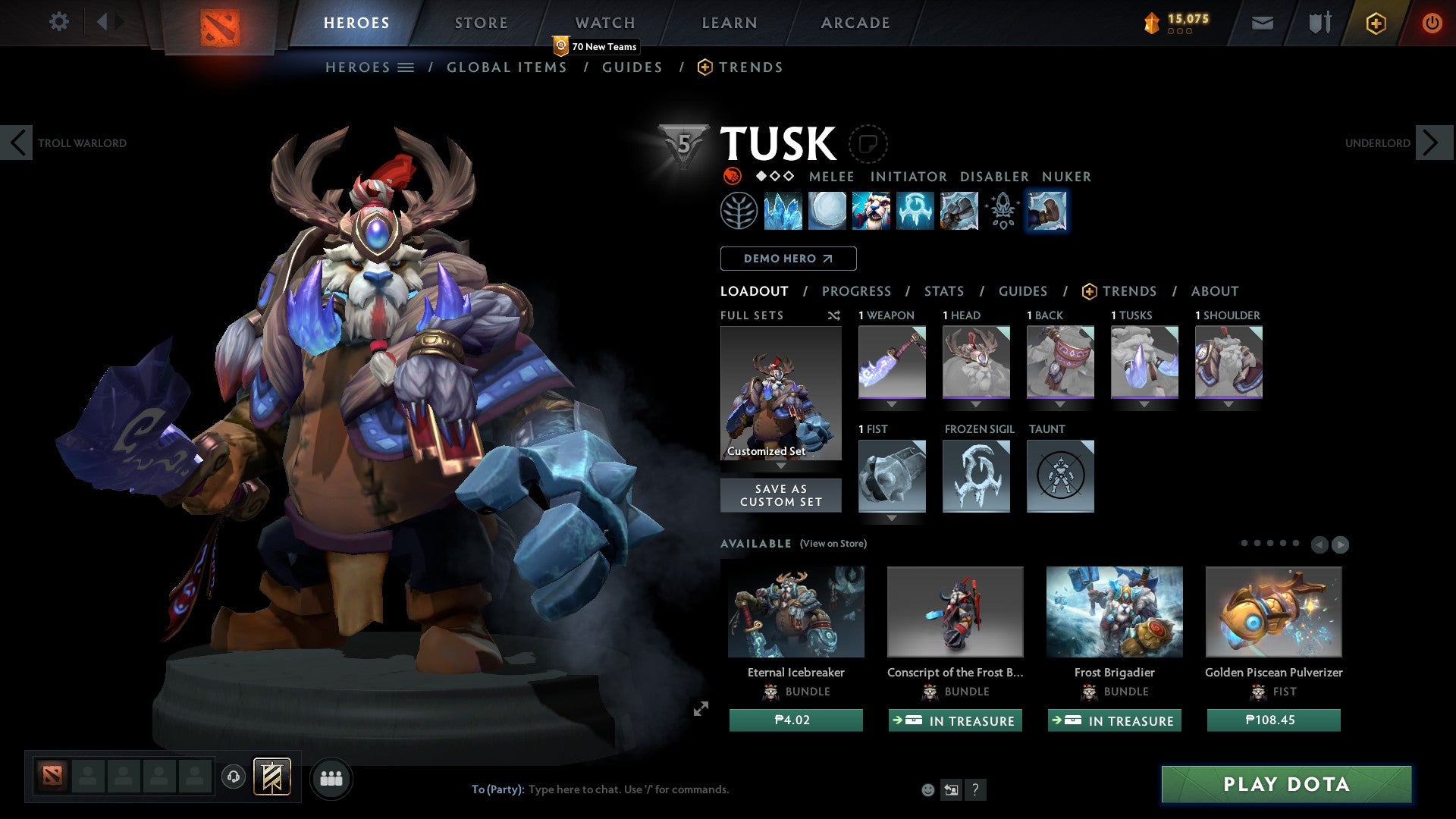1456x819 pixels.
Task: Select Tusk's Walrus Punch ability icon
Action: pos(1046,211)
